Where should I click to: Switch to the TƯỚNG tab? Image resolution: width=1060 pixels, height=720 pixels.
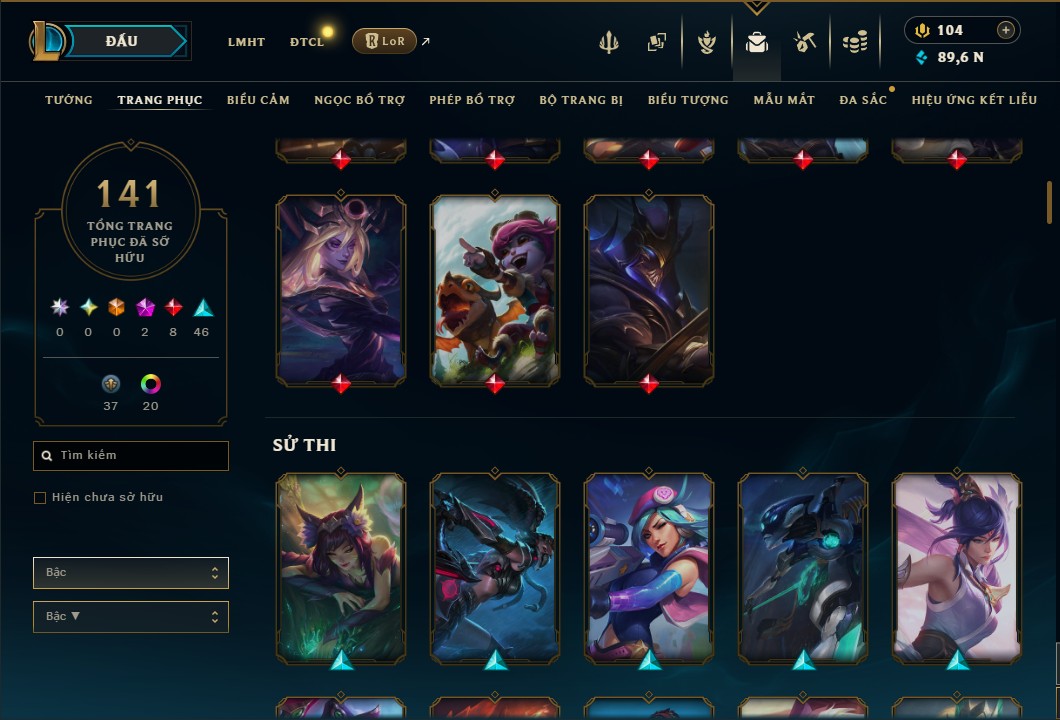(x=69, y=100)
